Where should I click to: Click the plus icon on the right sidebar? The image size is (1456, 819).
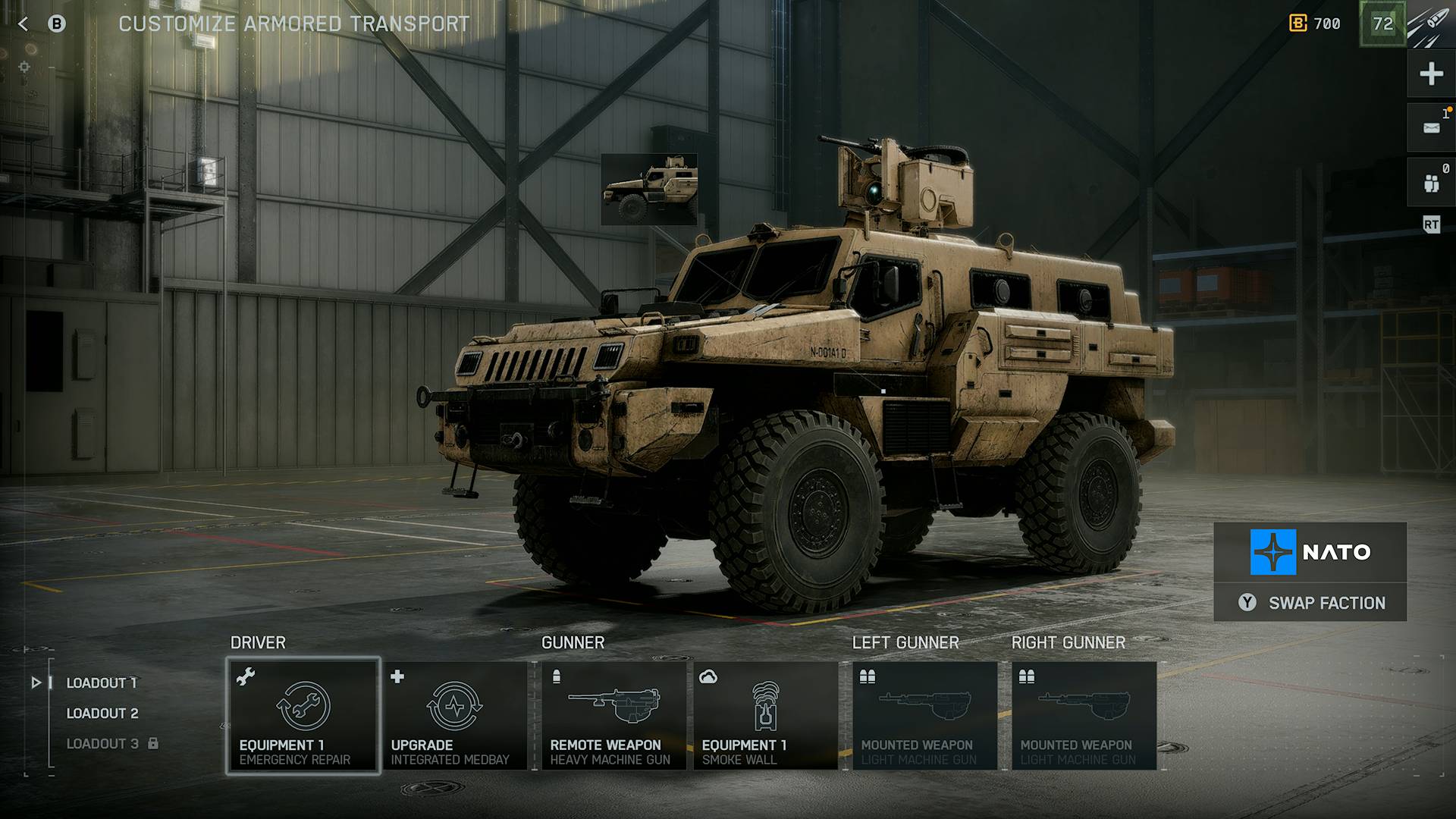coord(1430,74)
